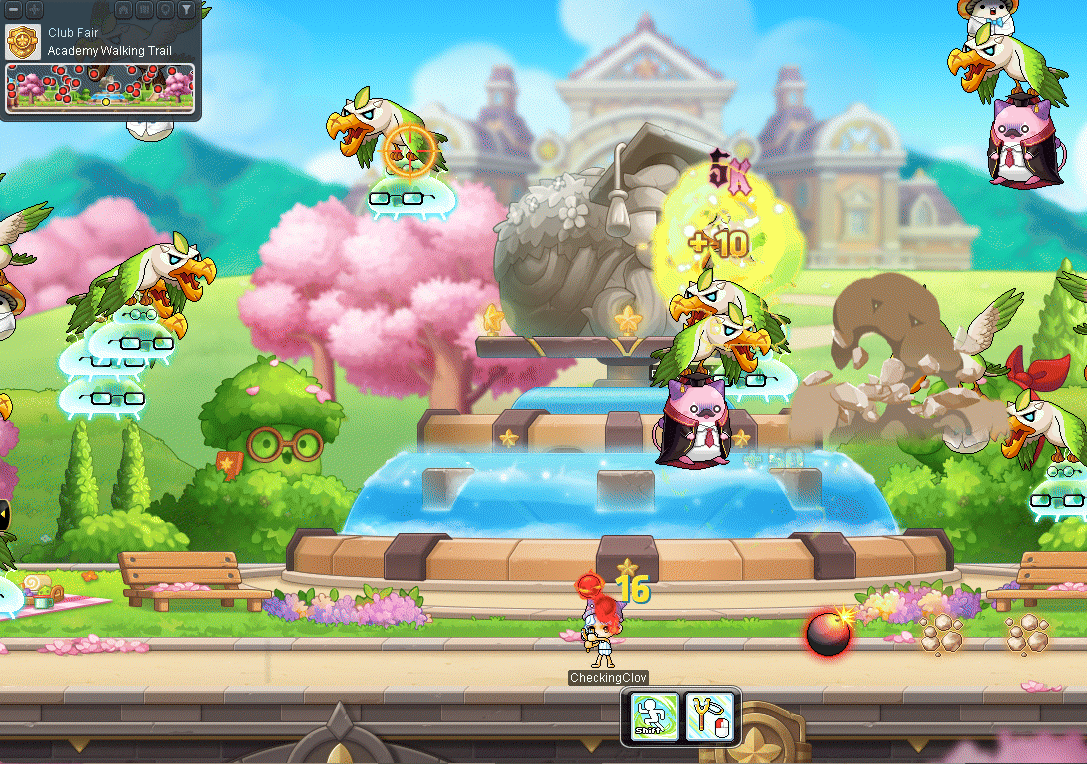The image size is (1087, 764).
Task: Click the Academy Walking Trail minimap
Action: 100,88
